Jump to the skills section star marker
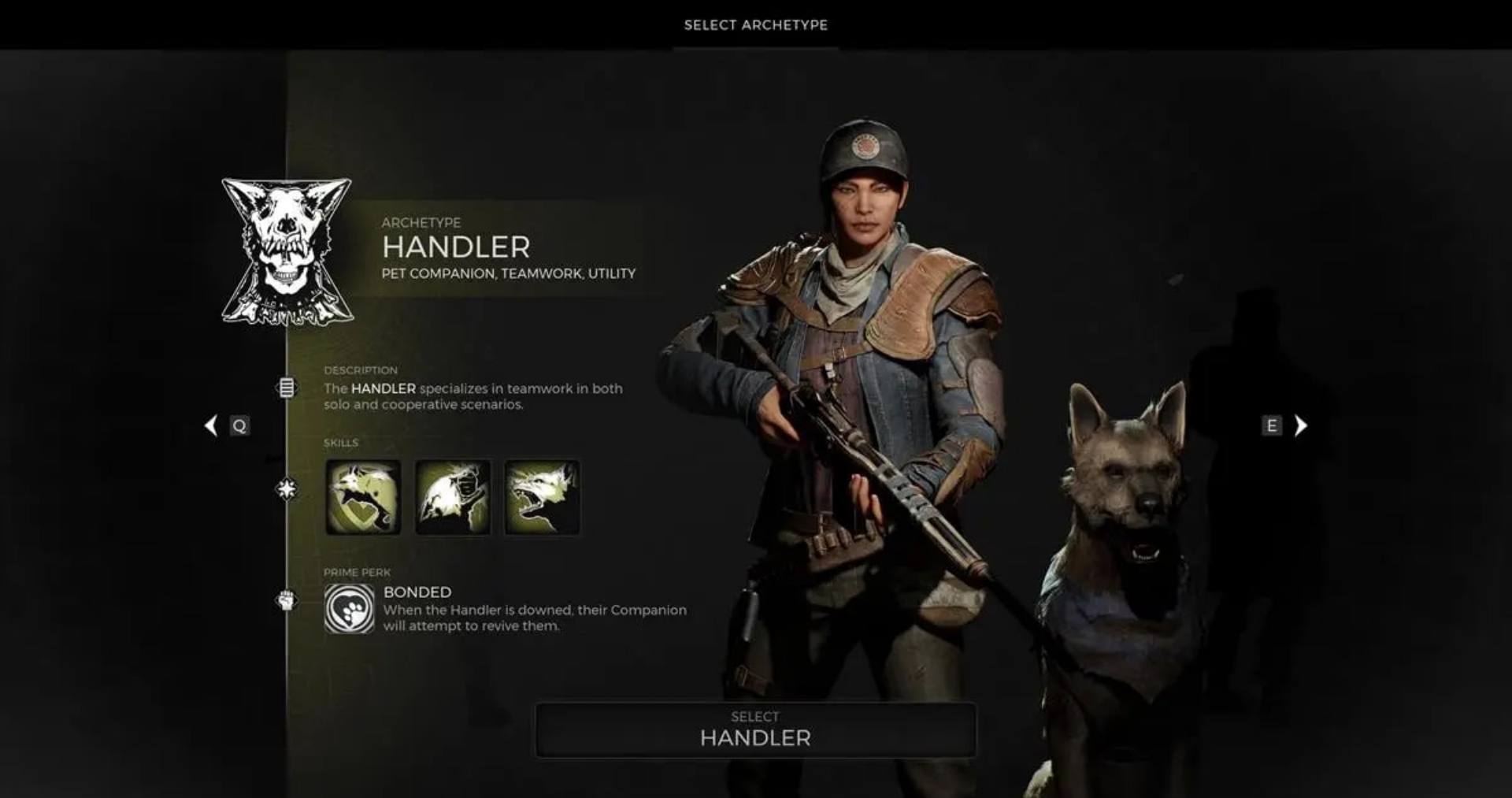The image size is (1512, 798). pyautogui.click(x=287, y=489)
